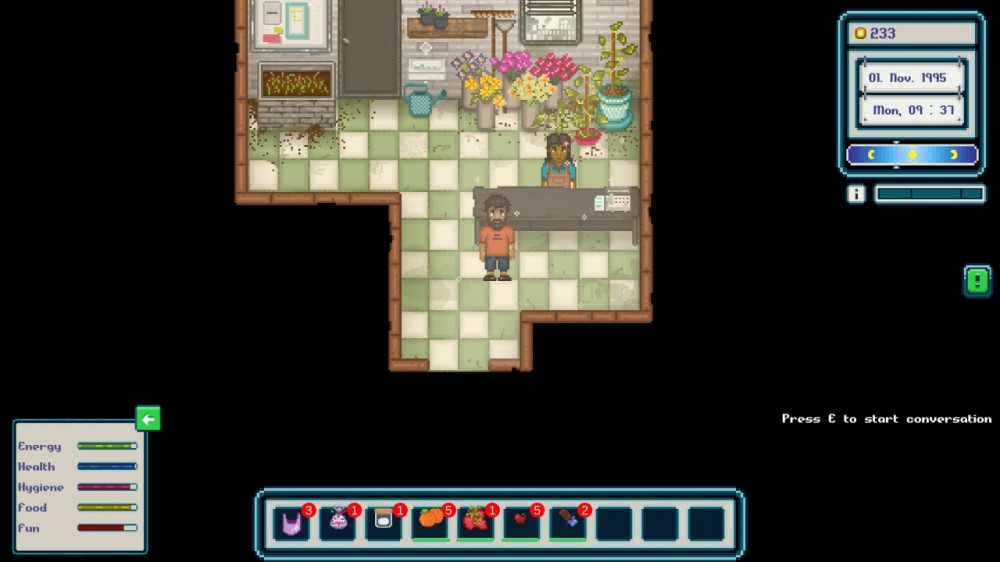Select the tied candy pouch slot
1000x562 pixels.
tap(338, 523)
